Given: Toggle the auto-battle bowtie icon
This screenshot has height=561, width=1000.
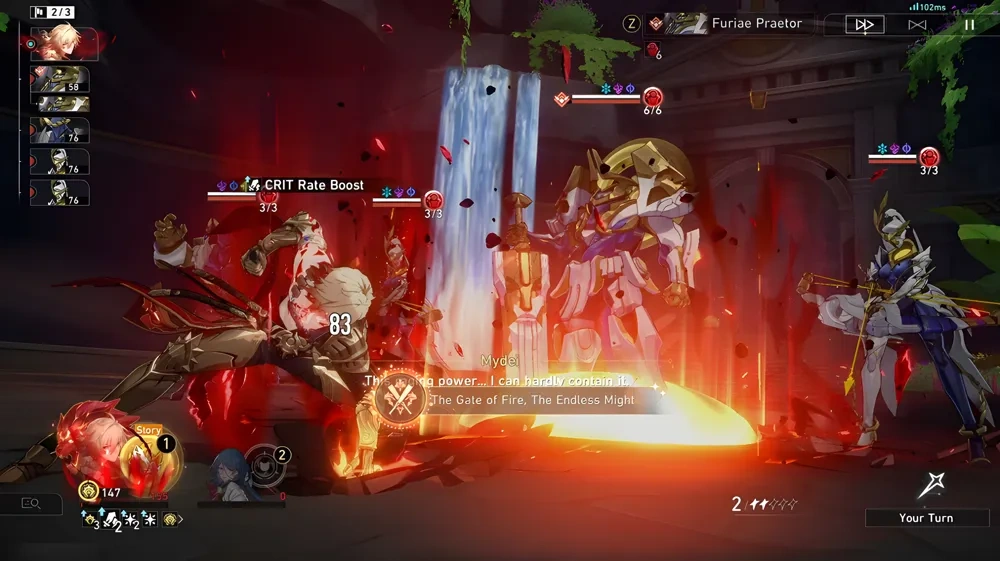Looking at the screenshot, I should tap(917, 24).
